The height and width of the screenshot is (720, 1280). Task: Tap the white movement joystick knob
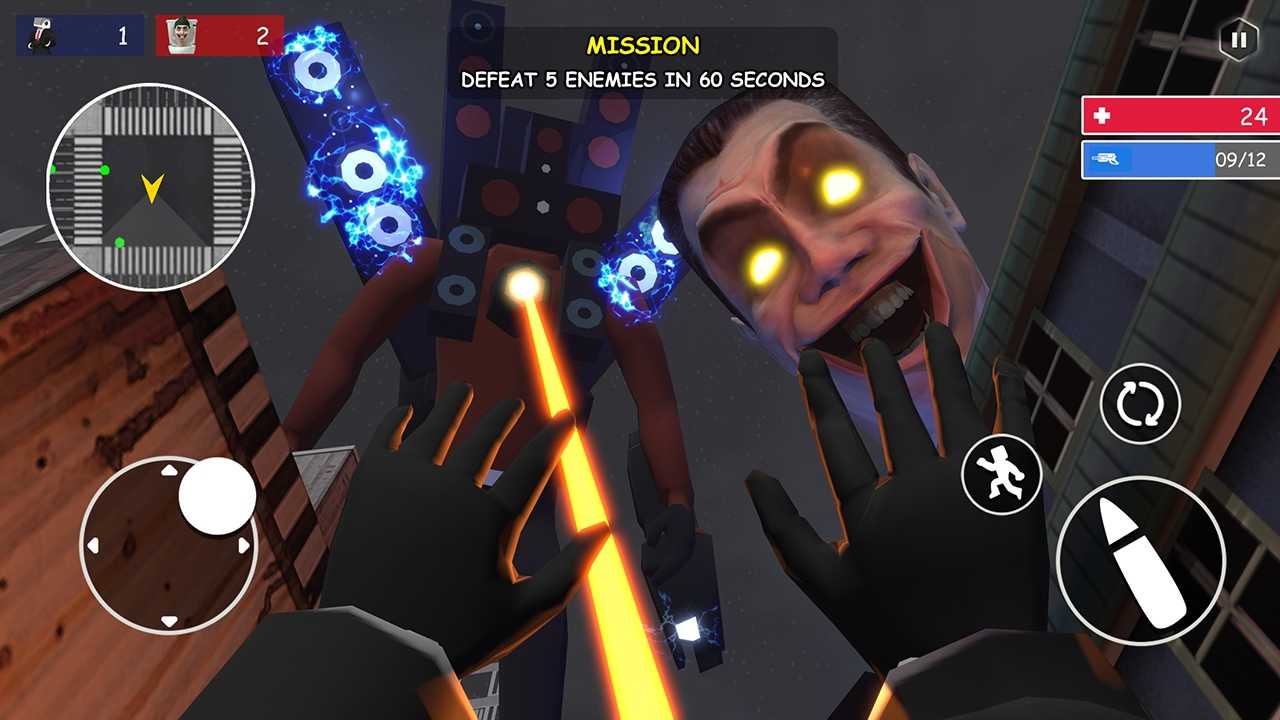[217, 496]
